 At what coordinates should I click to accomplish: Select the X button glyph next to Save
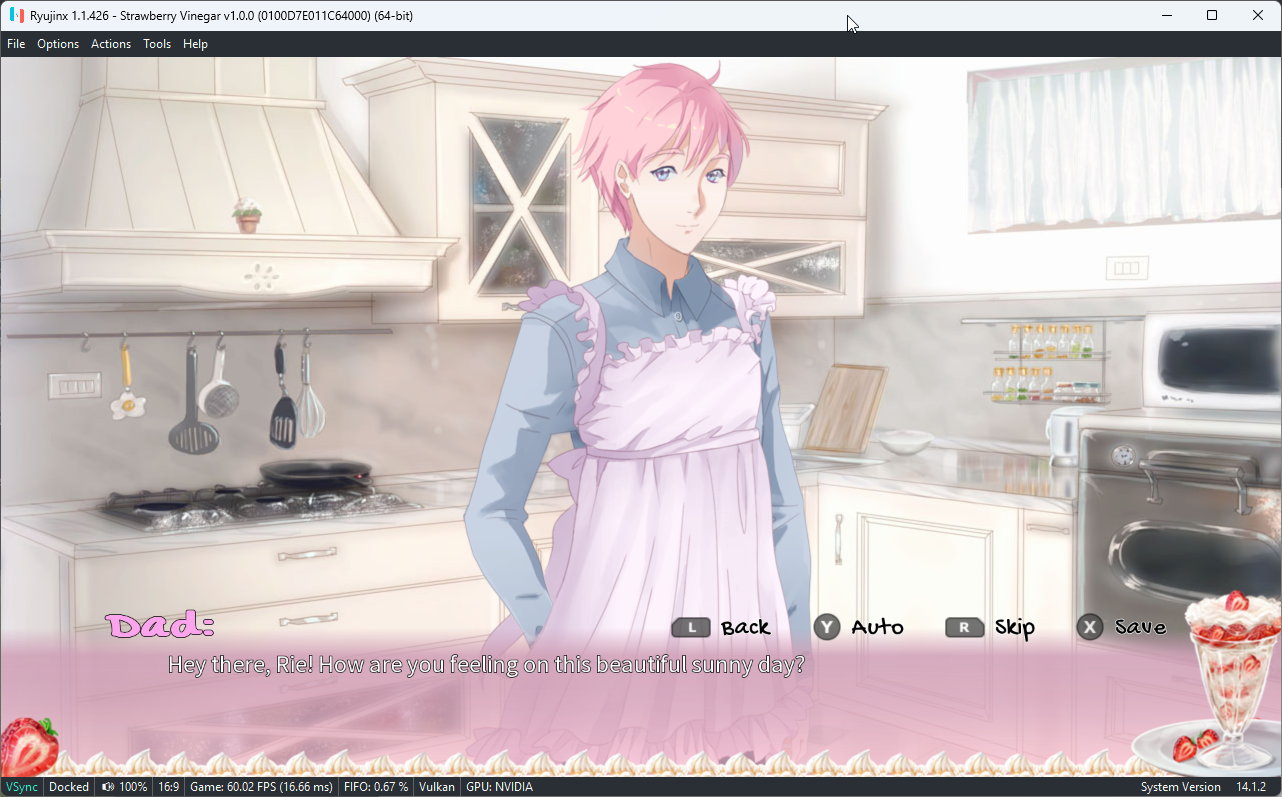[x=1089, y=627]
